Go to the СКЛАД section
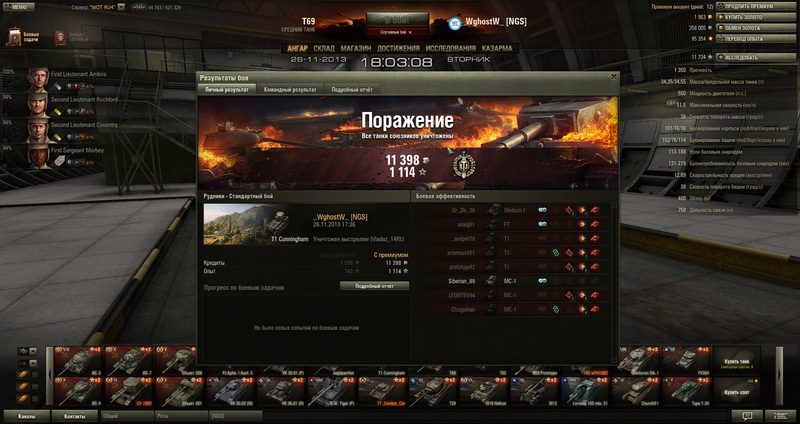This screenshot has height=424, width=800. tap(323, 47)
